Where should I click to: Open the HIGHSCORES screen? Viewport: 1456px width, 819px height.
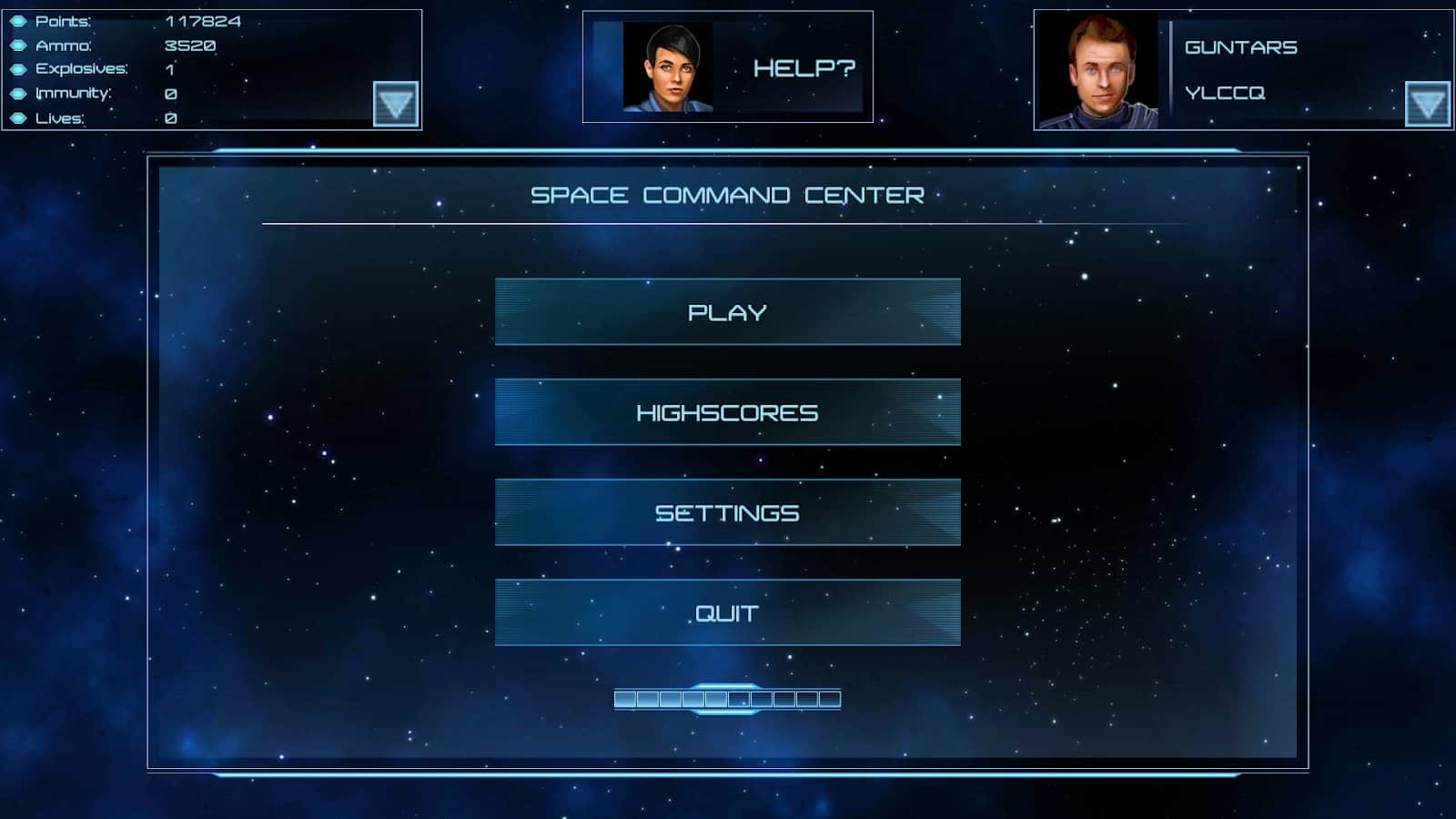[728, 412]
